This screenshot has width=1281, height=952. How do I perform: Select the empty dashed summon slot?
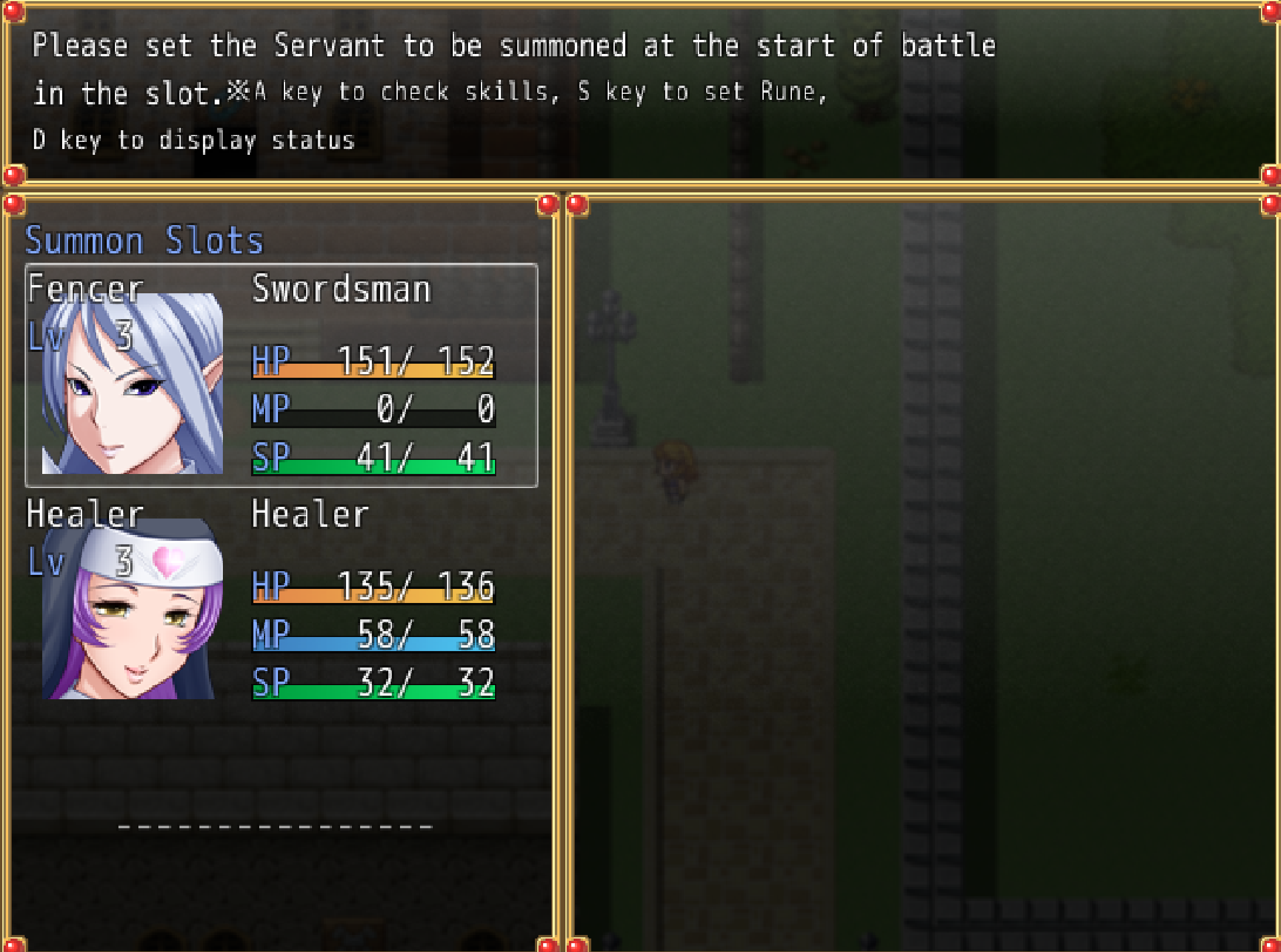(276, 826)
